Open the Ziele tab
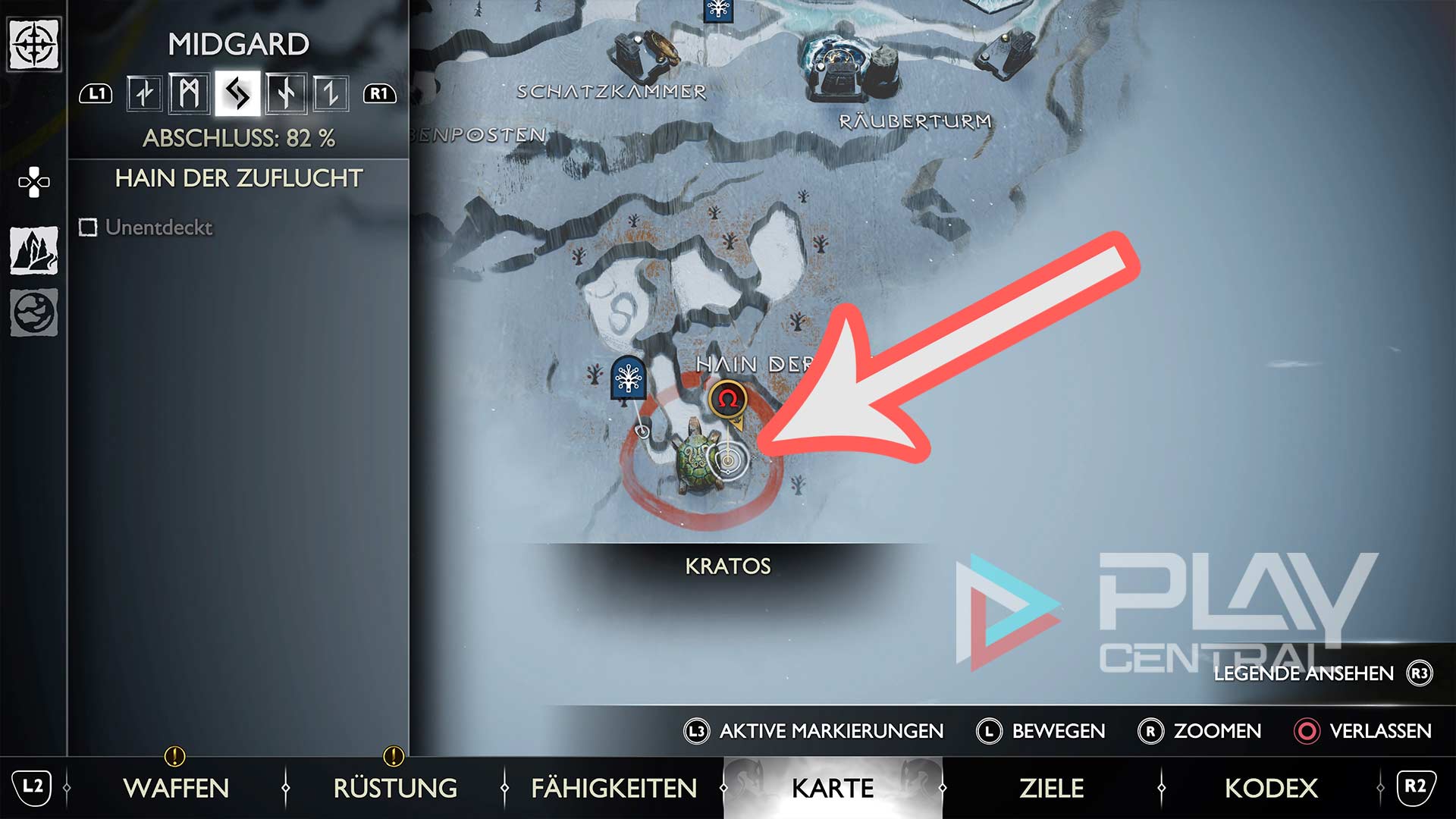The width and height of the screenshot is (1456, 819). [x=1051, y=788]
